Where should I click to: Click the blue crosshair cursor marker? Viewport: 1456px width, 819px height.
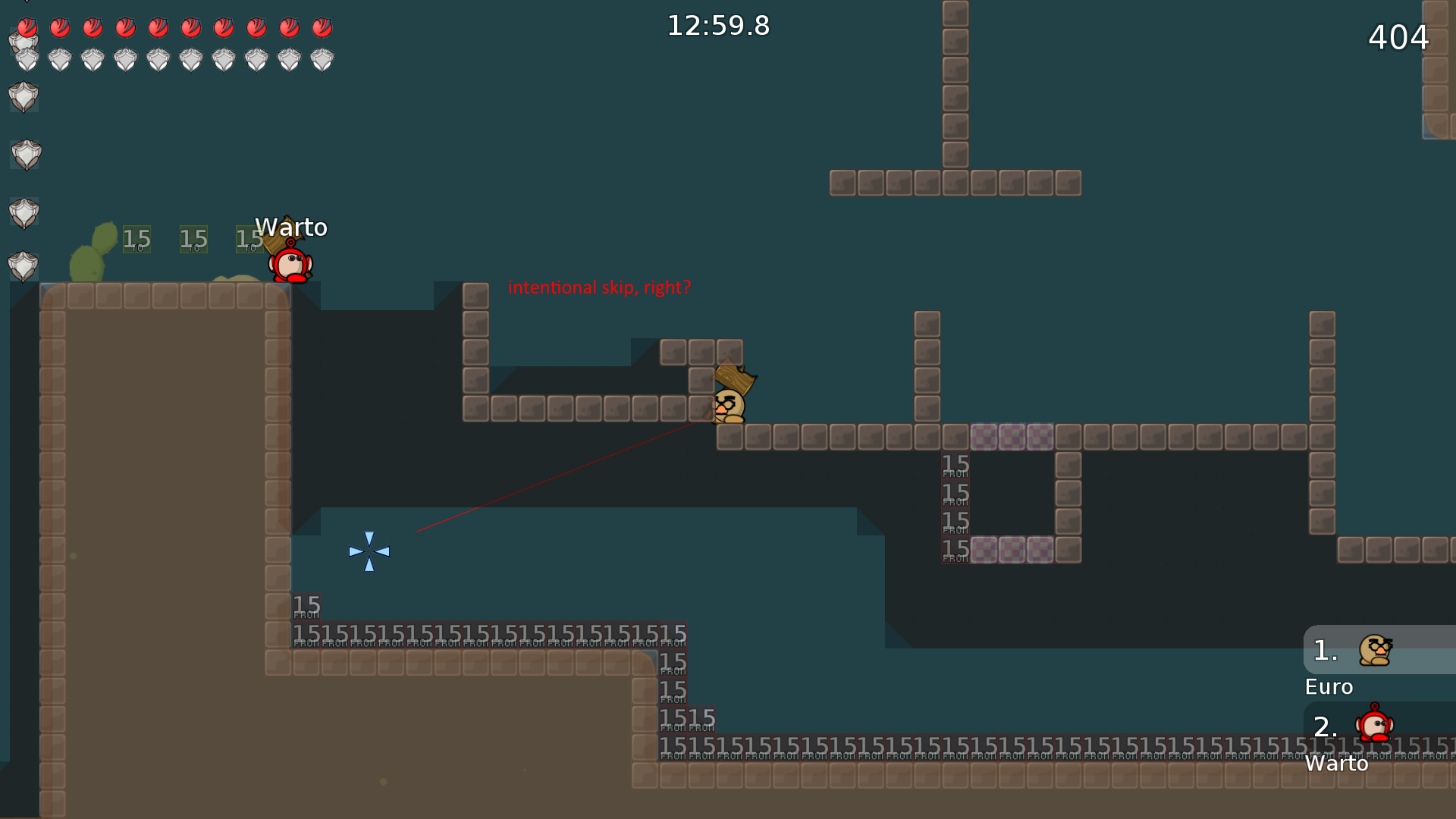click(x=369, y=551)
